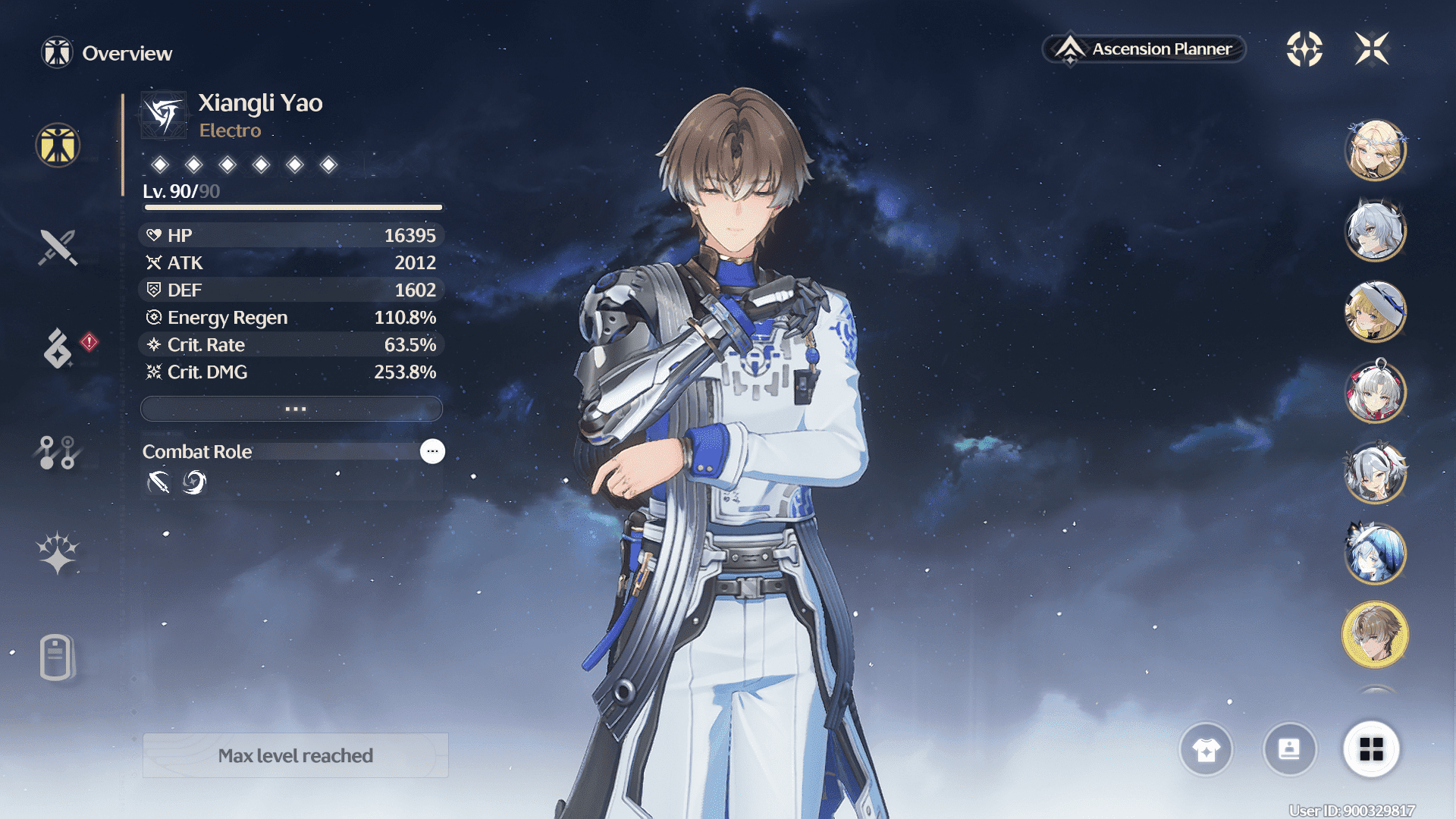The height and width of the screenshot is (819, 1456).
Task: Select the Overview tab icon
Action: point(58,145)
